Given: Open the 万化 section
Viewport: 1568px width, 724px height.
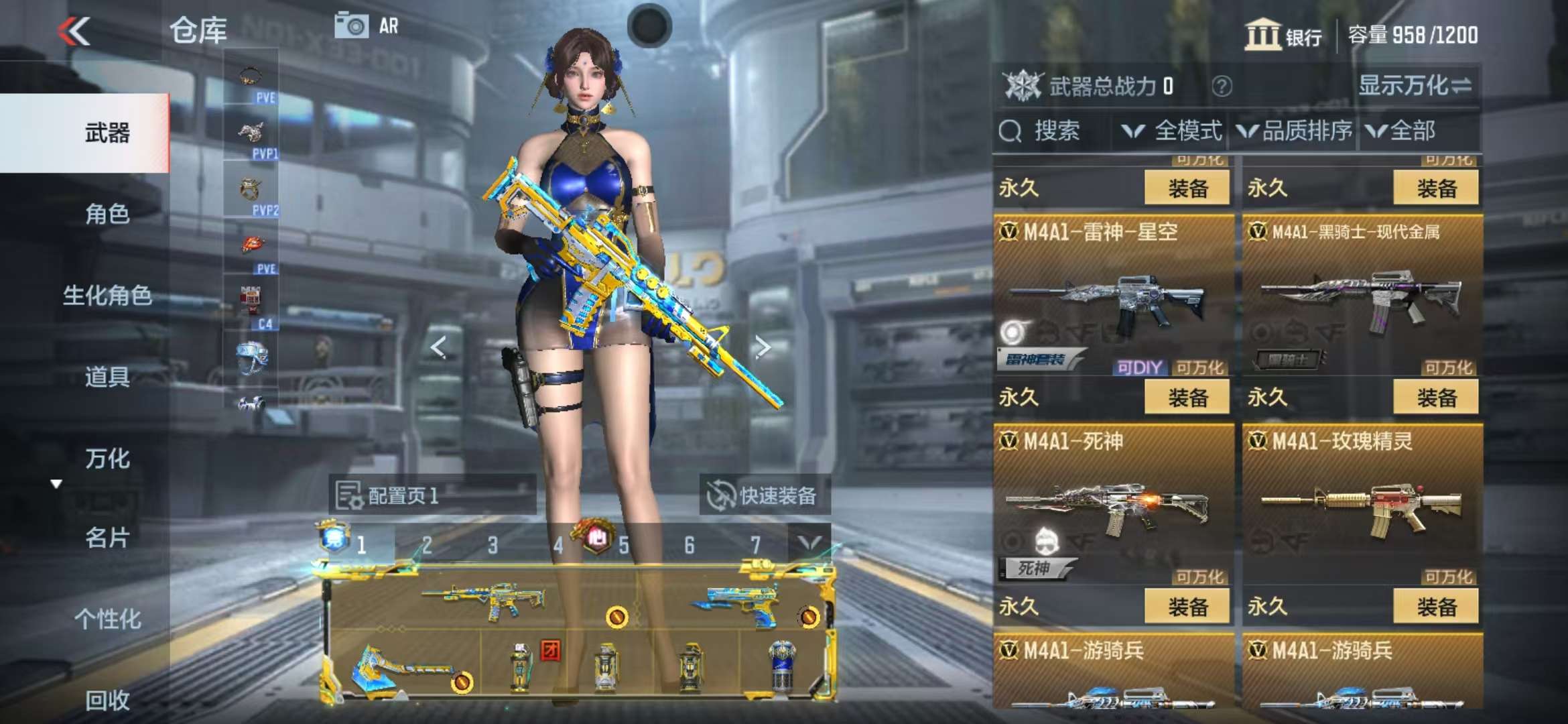Looking at the screenshot, I should (107, 459).
